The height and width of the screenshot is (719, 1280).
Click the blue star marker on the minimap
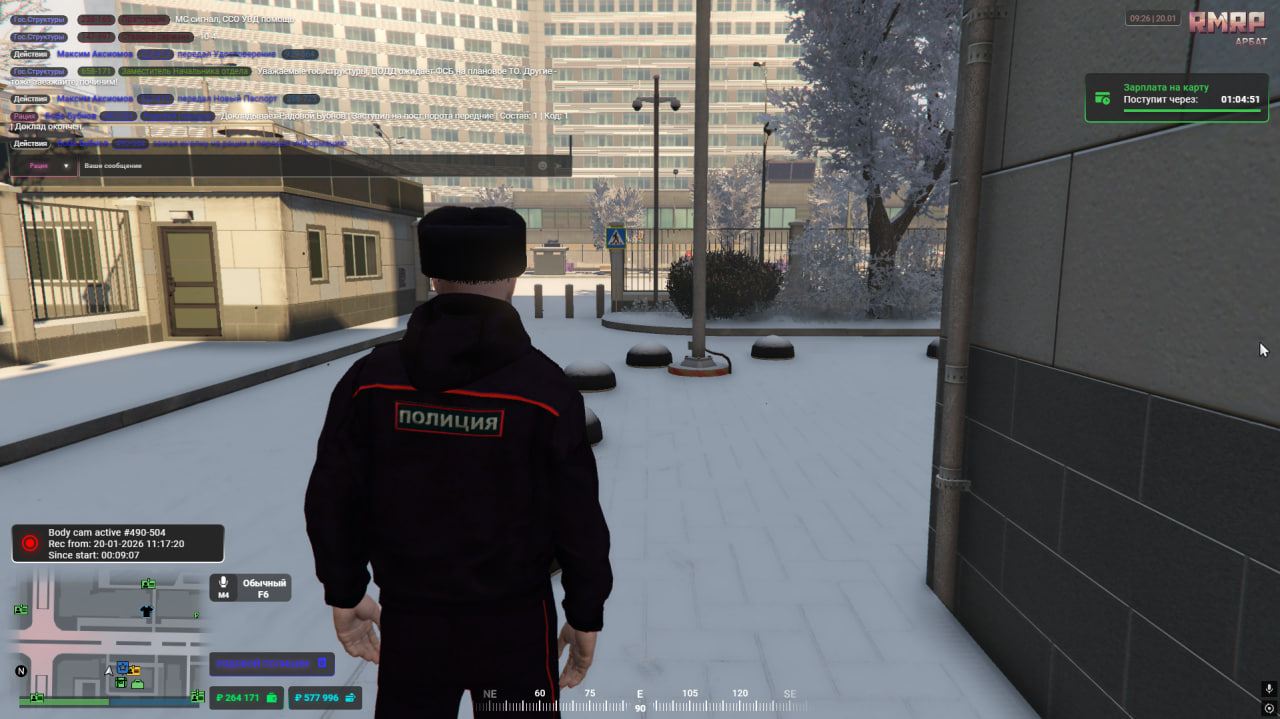point(122,667)
